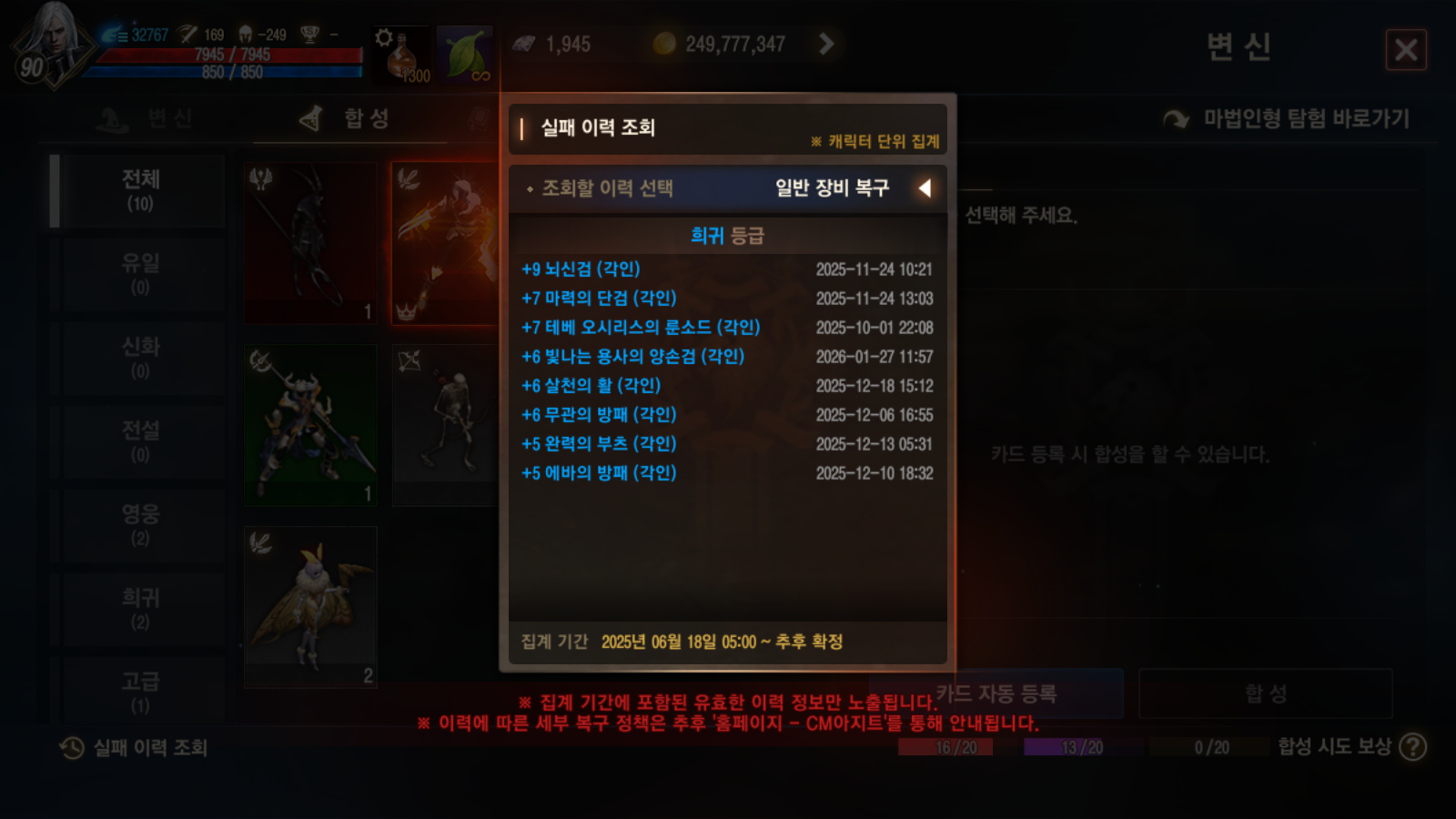Expand the currency panel with the right arrow
The height and width of the screenshot is (819, 1456).
(826, 43)
